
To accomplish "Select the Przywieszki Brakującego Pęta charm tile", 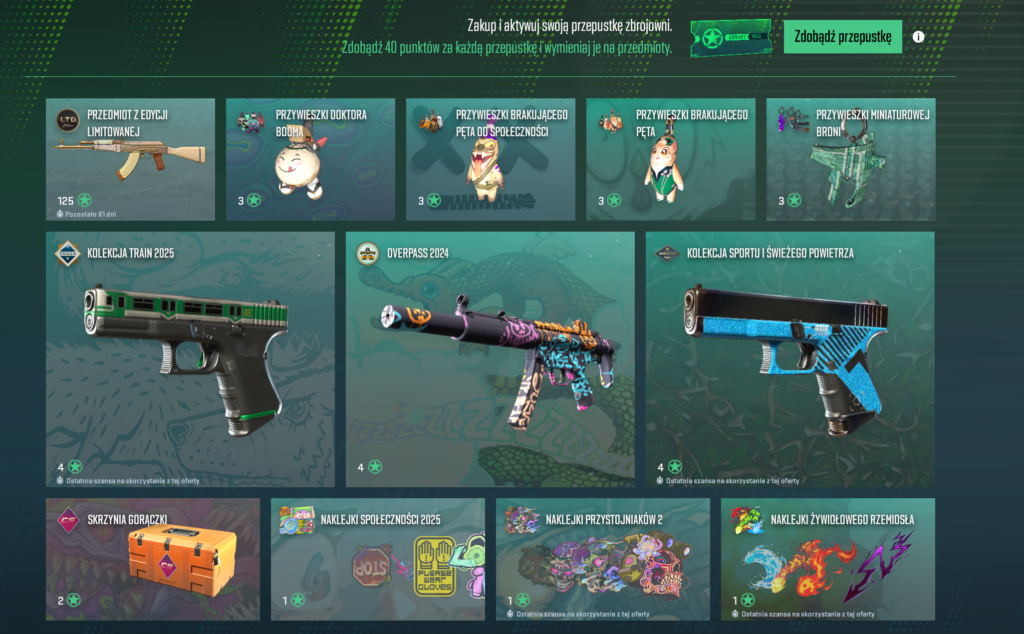I will click(x=670, y=159).
